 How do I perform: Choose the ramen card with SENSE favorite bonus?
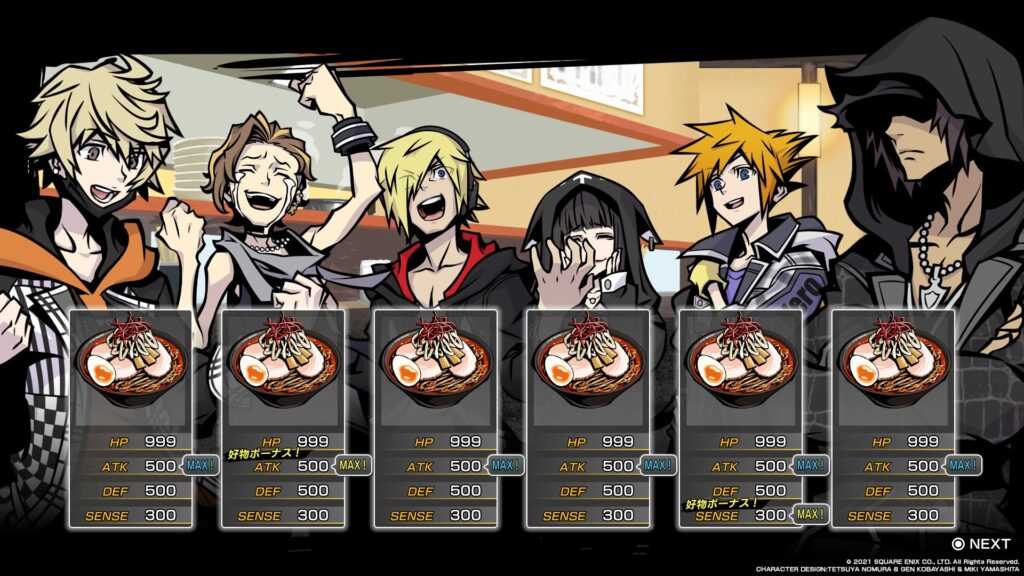[740, 418]
